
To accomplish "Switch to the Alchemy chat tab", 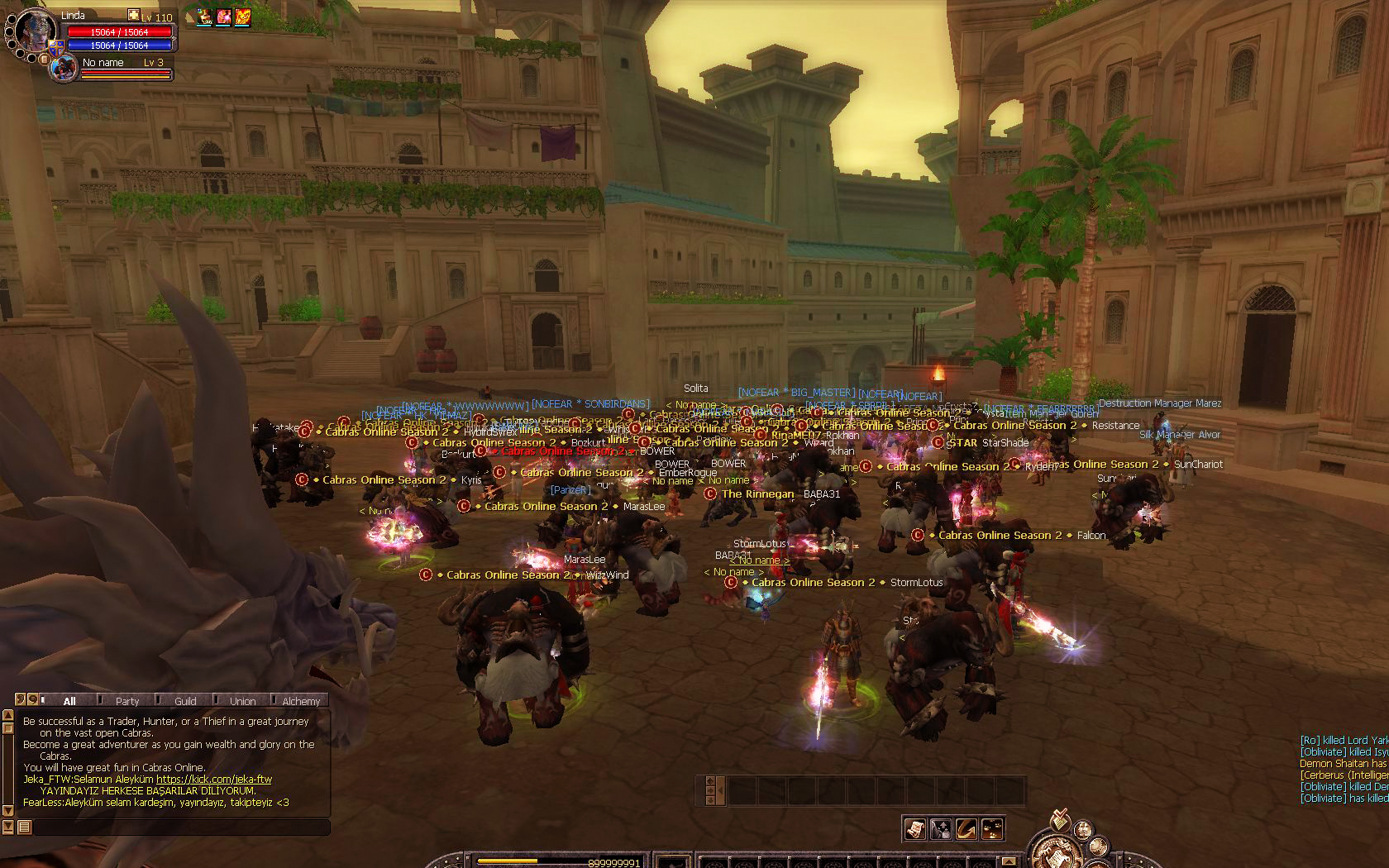I will 301,701.
